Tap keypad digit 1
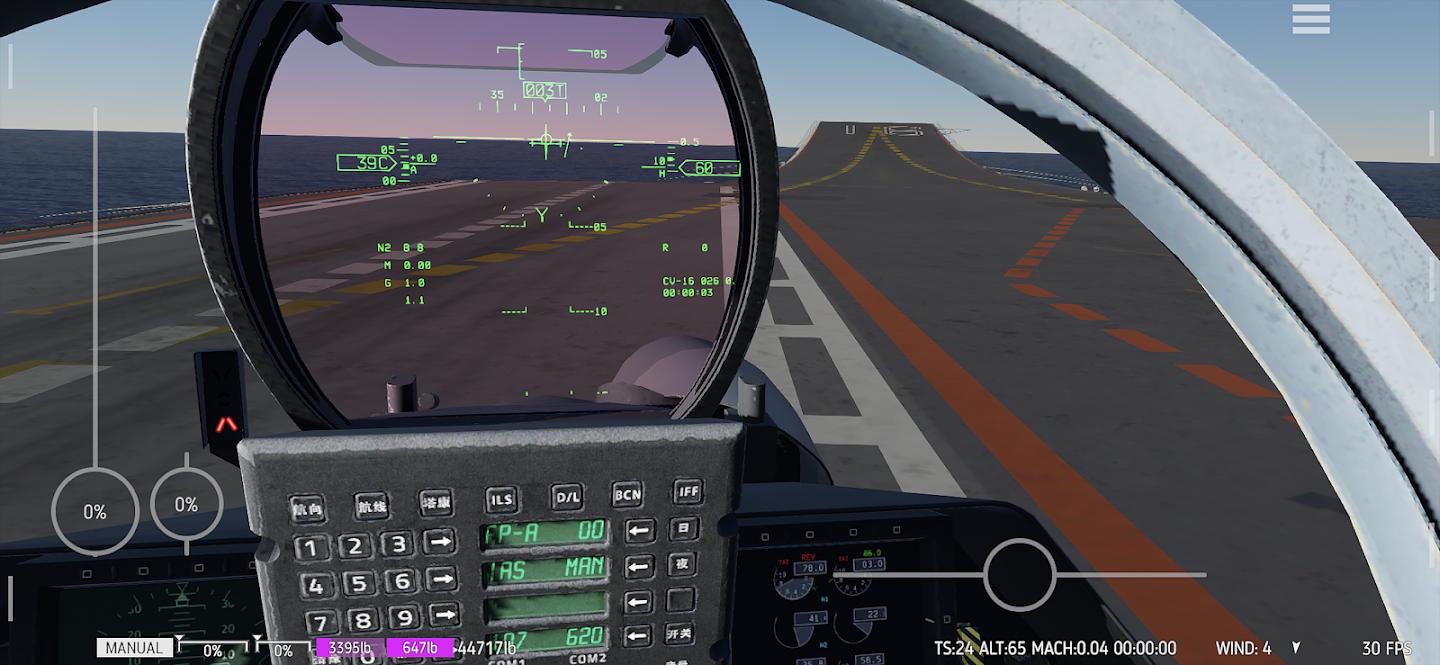 [x=311, y=548]
